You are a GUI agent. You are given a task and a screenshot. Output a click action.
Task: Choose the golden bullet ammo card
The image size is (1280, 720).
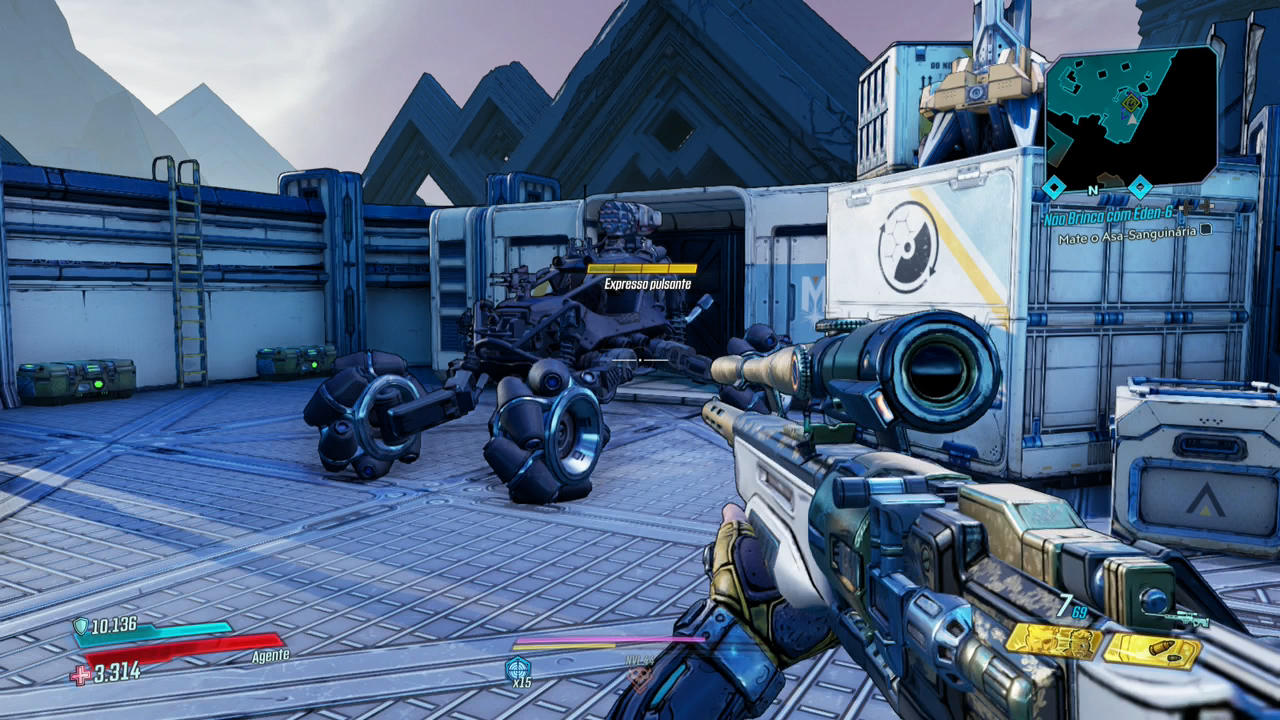coord(1152,651)
